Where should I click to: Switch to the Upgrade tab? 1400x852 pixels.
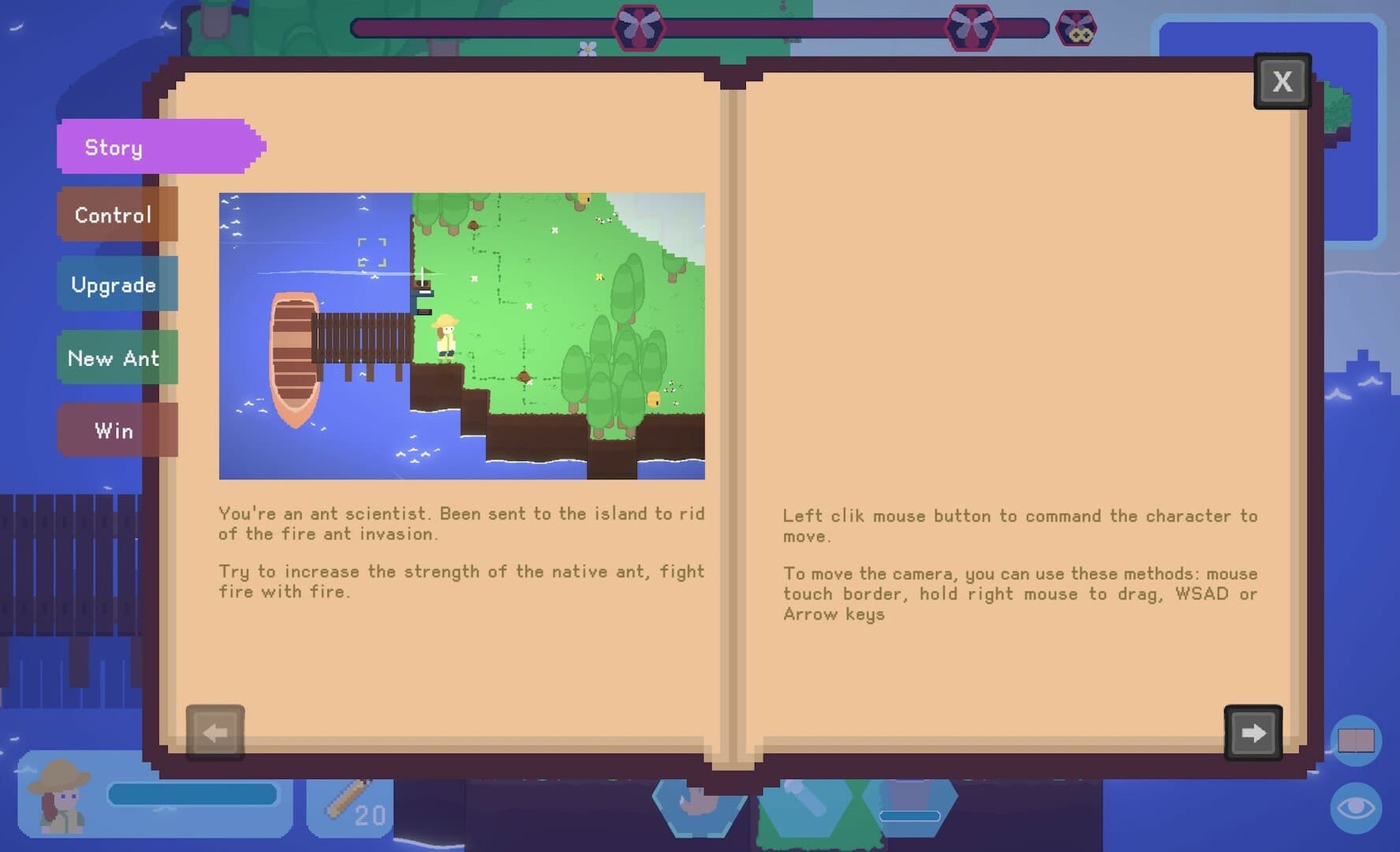113,284
